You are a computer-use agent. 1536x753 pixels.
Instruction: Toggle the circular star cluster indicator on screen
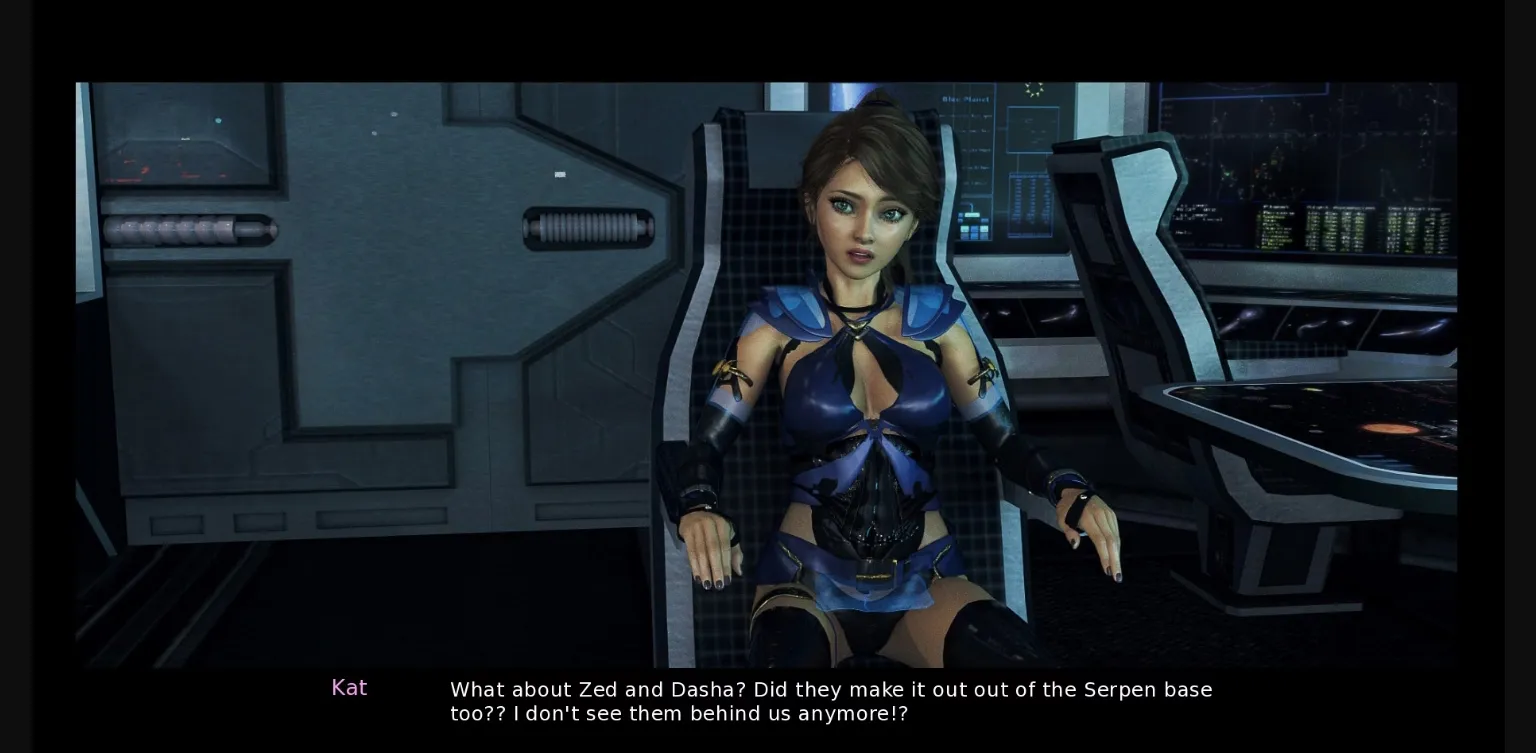tap(1033, 89)
